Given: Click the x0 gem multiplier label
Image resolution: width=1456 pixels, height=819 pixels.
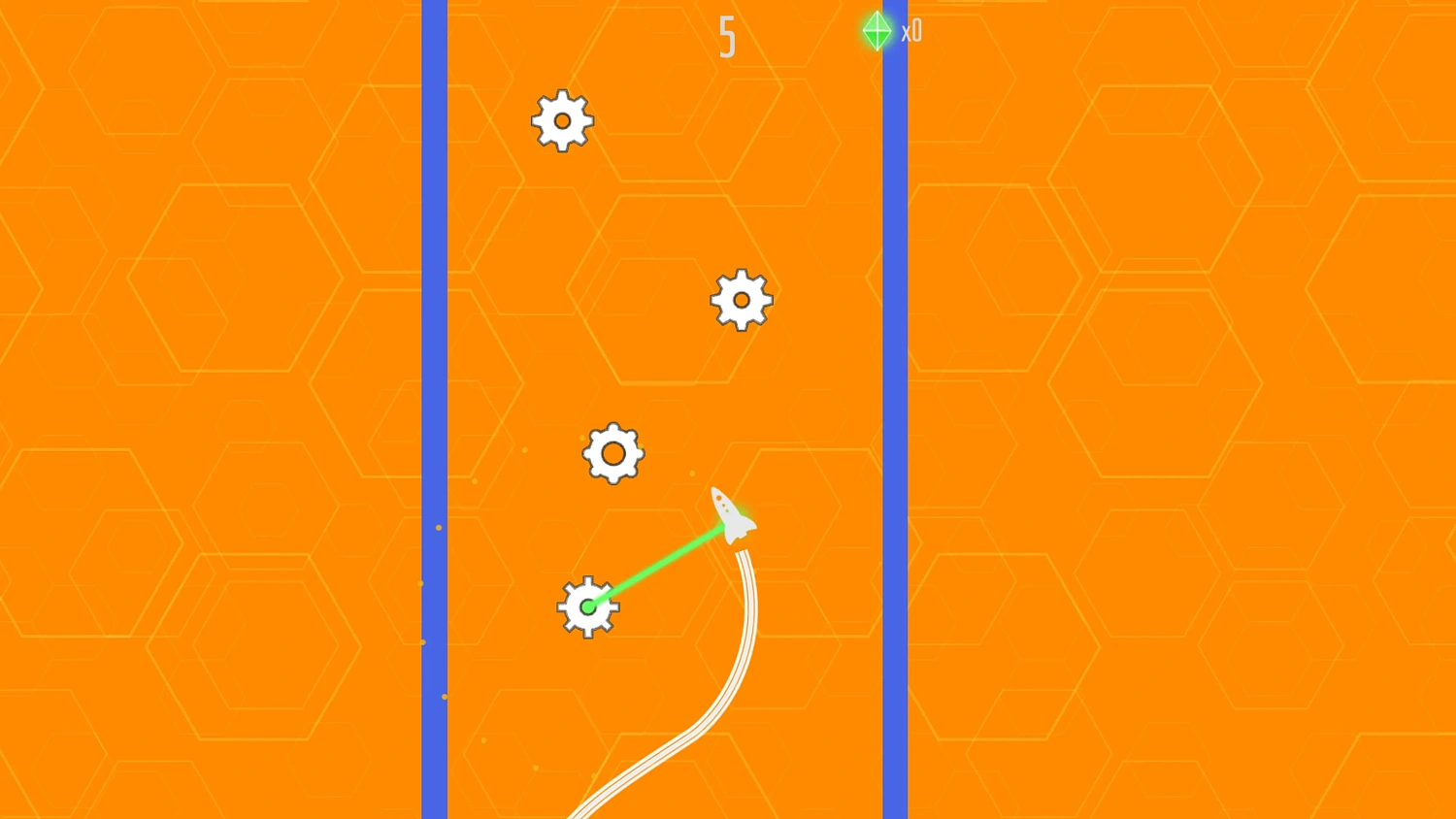Looking at the screenshot, I should [x=910, y=31].
